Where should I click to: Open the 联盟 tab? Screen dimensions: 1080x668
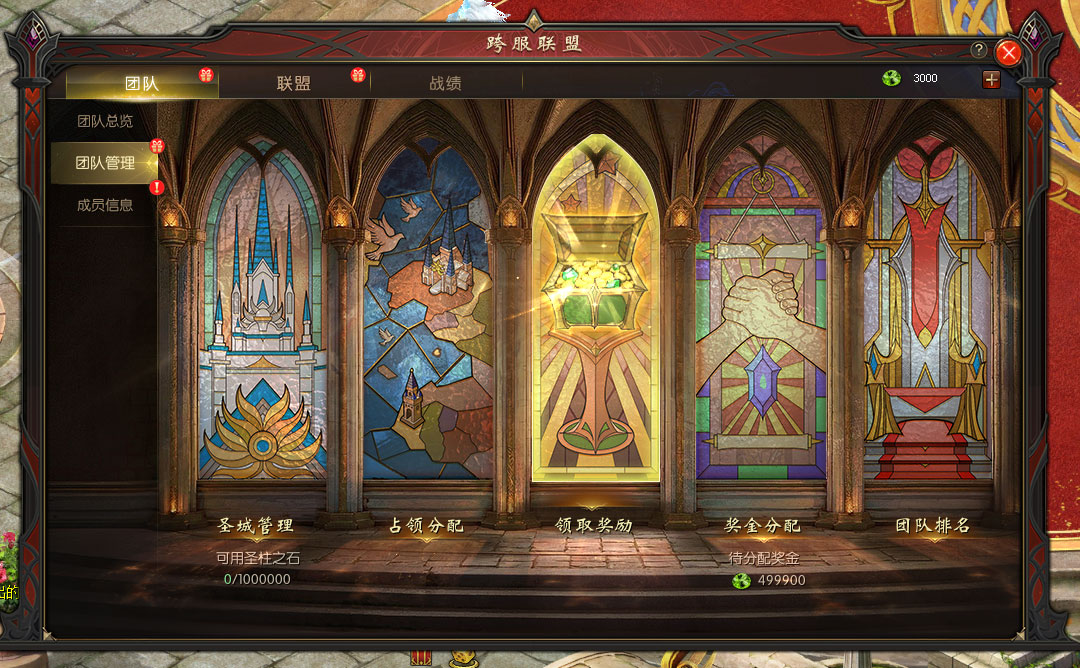point(294,83)
